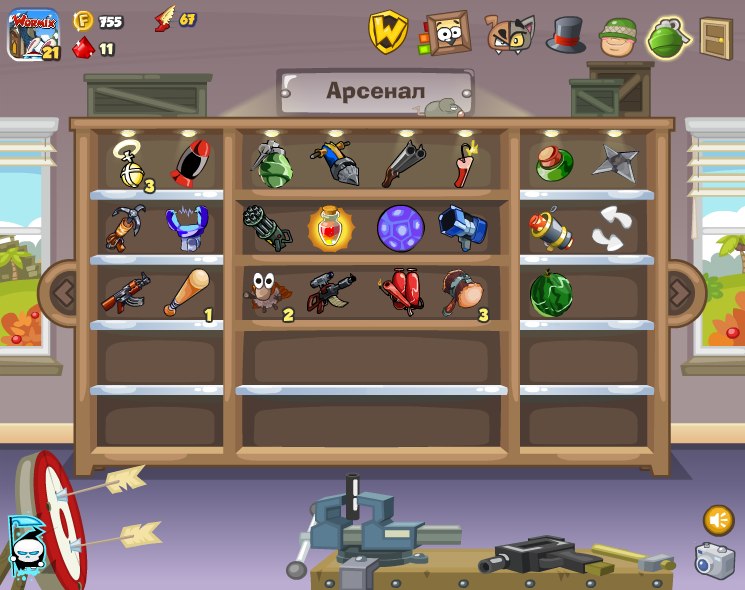This screenshot has width=745, height=590.
Task: Take a screenshot with the camera button
Action: [x=715, y=561]
